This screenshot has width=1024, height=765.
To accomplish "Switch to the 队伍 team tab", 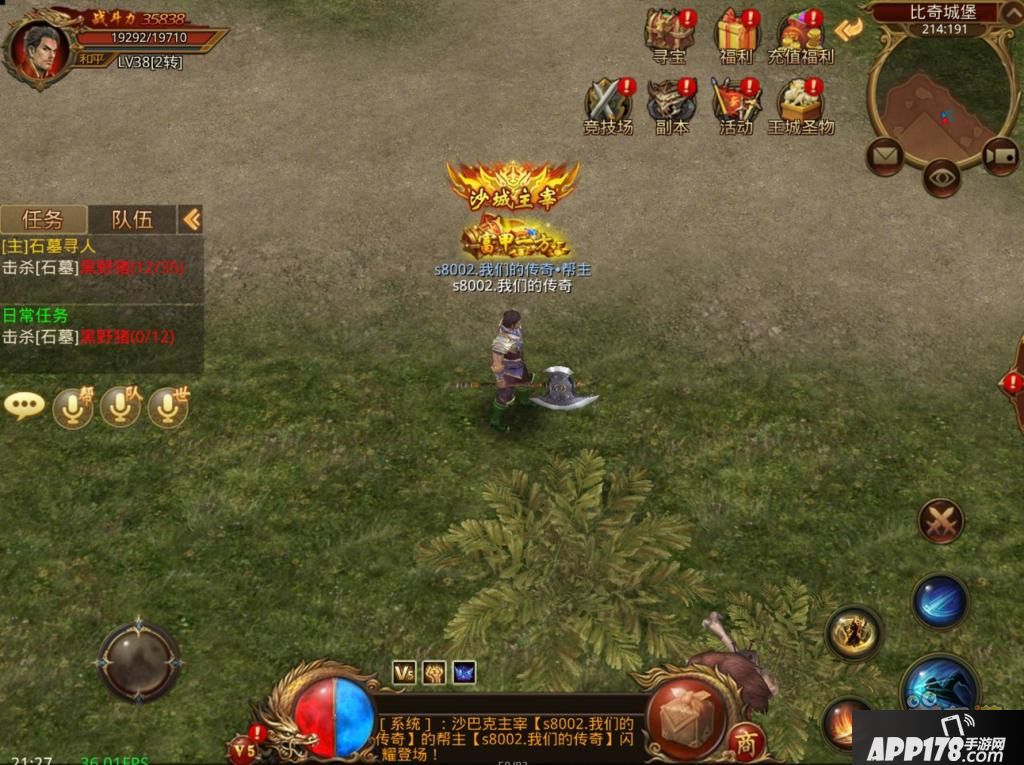I will [131, 219].
